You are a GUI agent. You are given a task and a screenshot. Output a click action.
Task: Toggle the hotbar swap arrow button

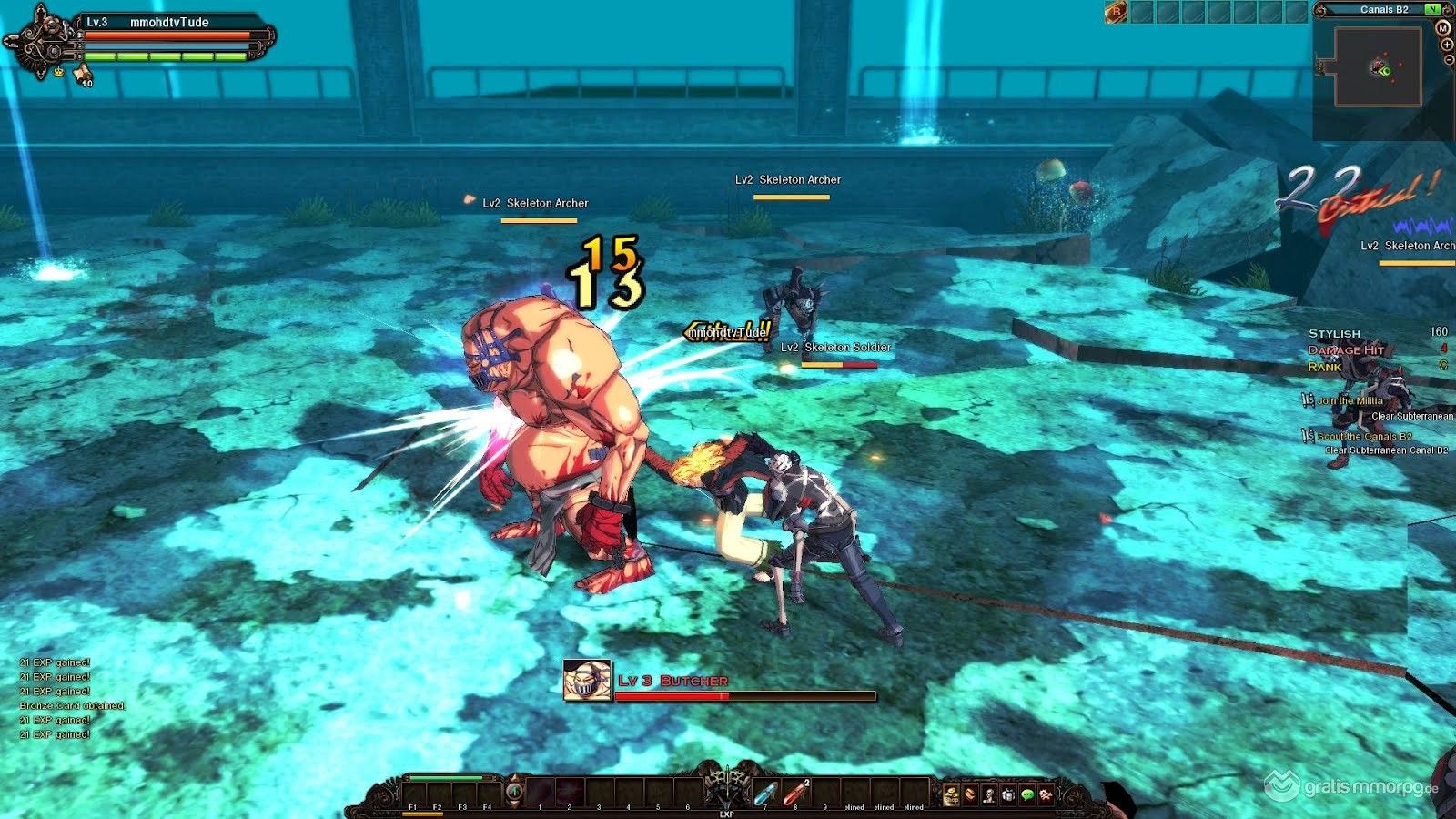[x=514, y=792]
